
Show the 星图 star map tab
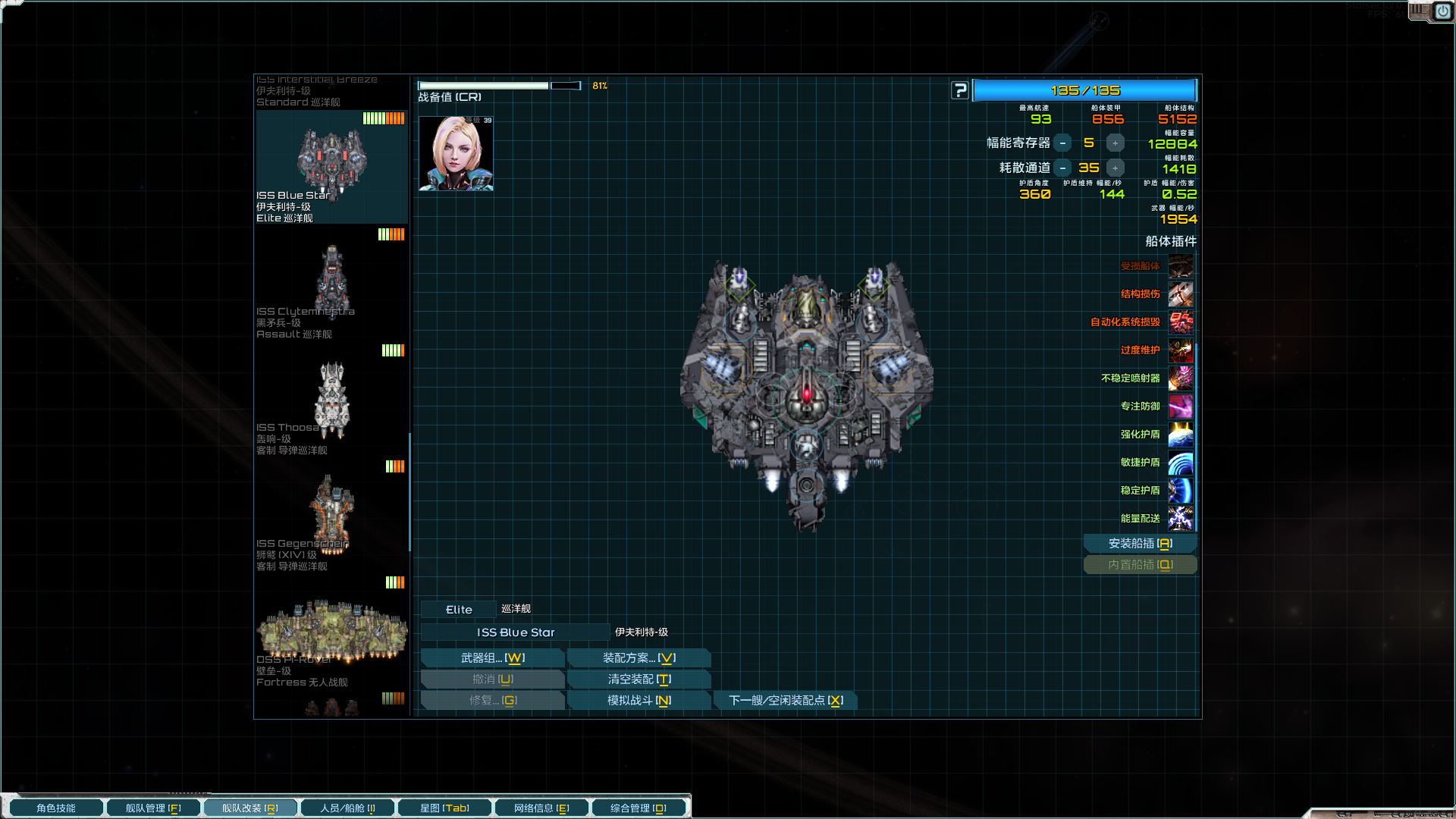[x=444, y=808]
